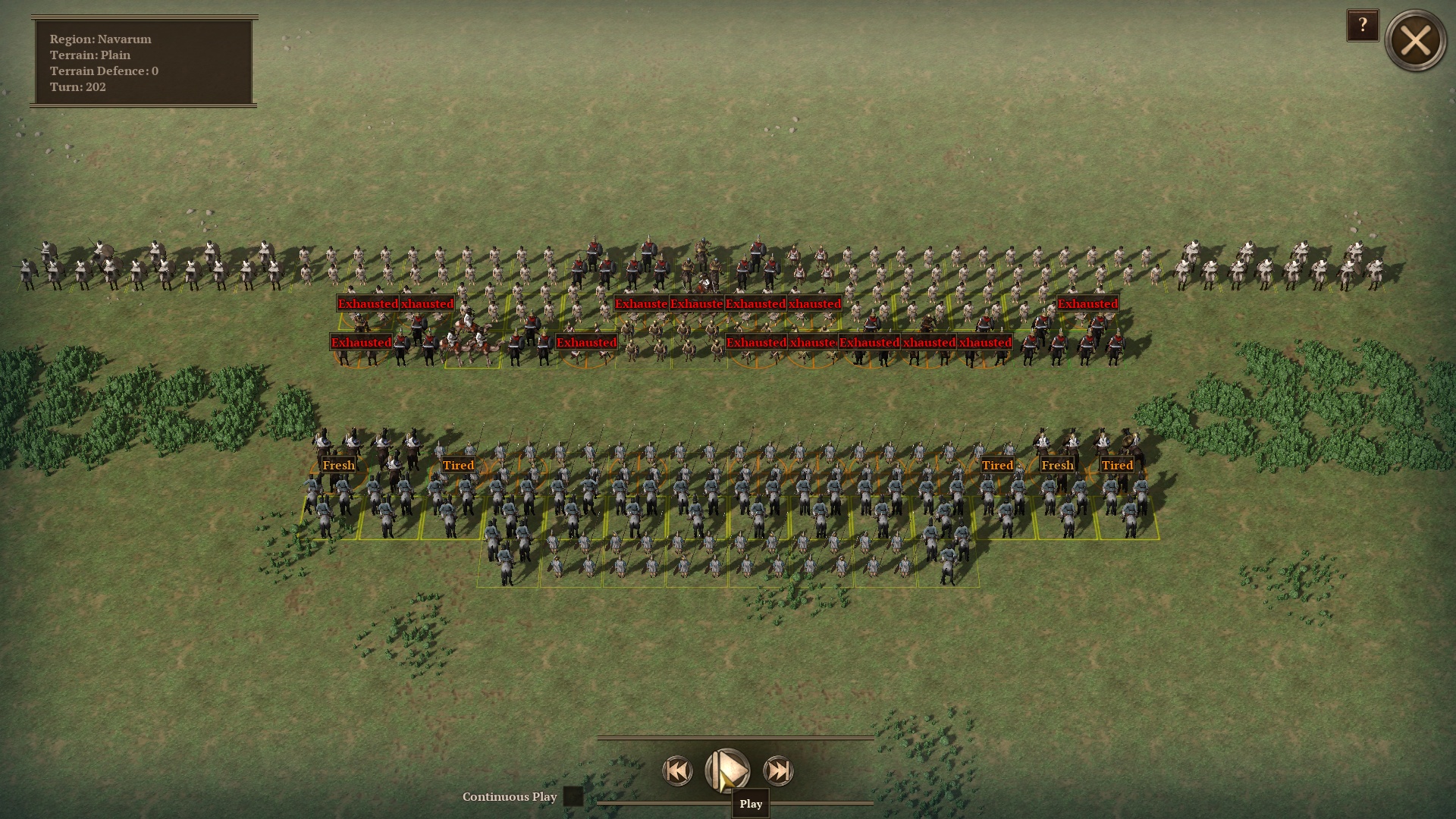Toggle the Continuous Play checkbox
Image resolution: width=1456 pixels, height=819 pixels.
tap(573, 796)
